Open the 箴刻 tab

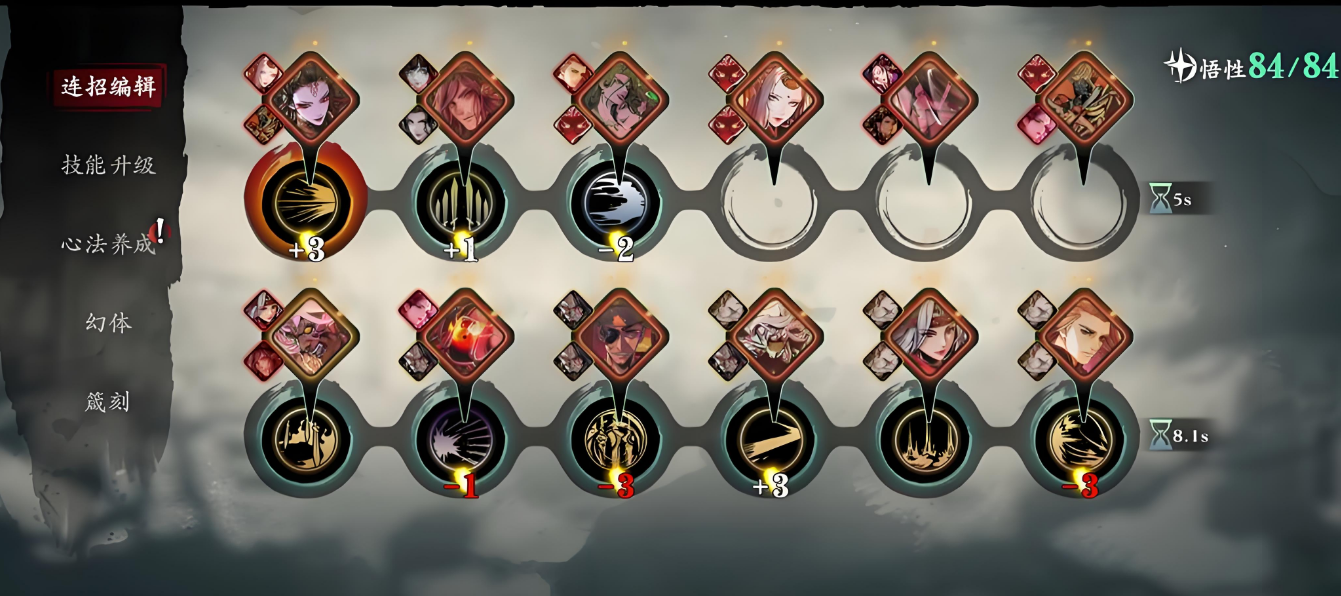[109, 402]
